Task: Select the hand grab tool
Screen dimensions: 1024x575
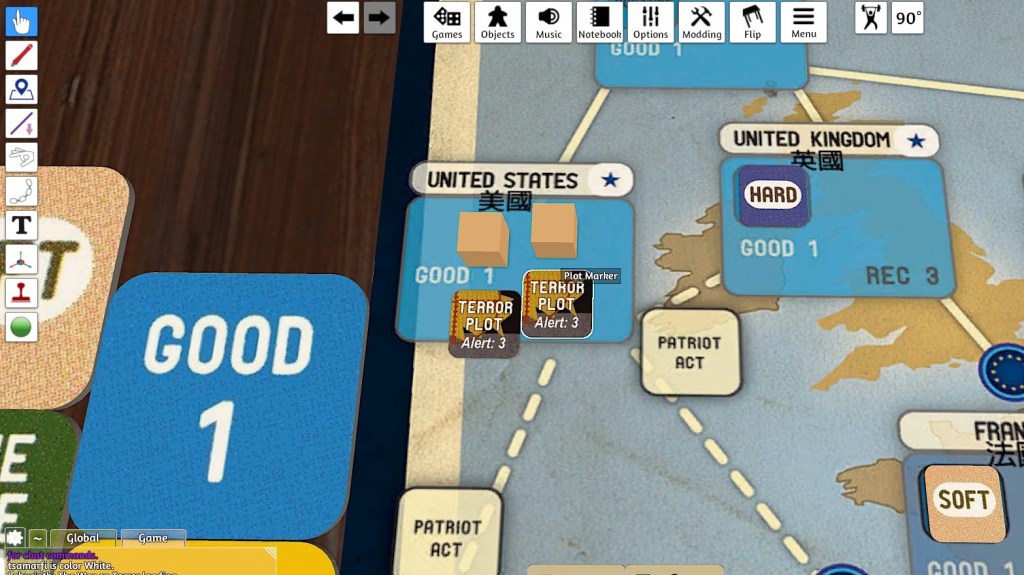Action: 21,22
